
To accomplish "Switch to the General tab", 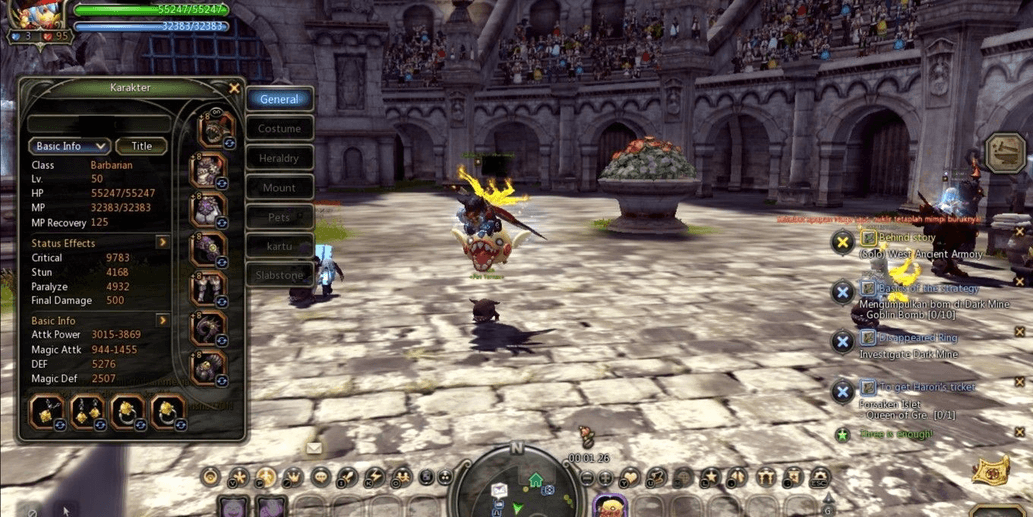I will [279, 99].
